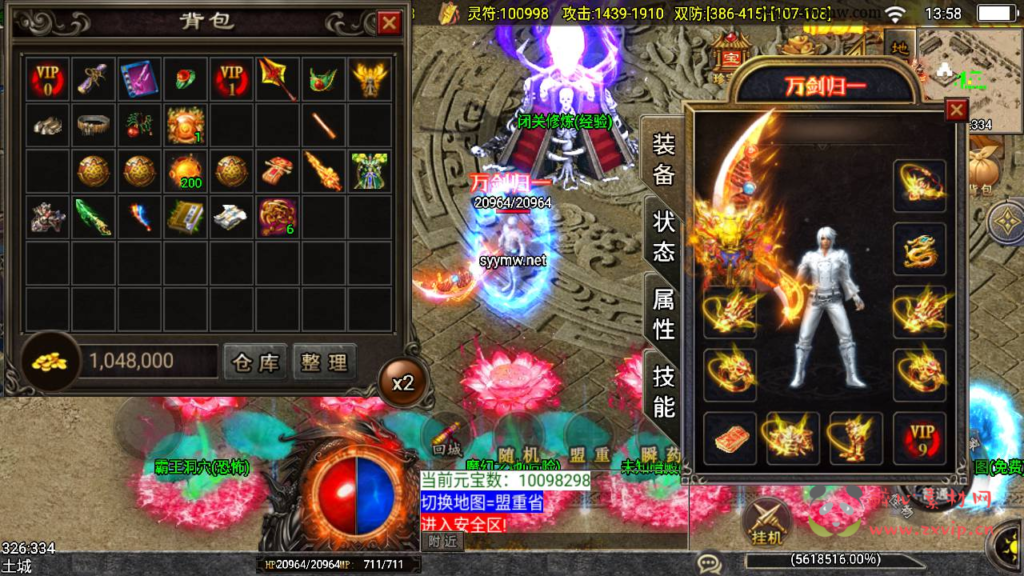Open the 仓库 warehouse

click(x=255, y=362)
